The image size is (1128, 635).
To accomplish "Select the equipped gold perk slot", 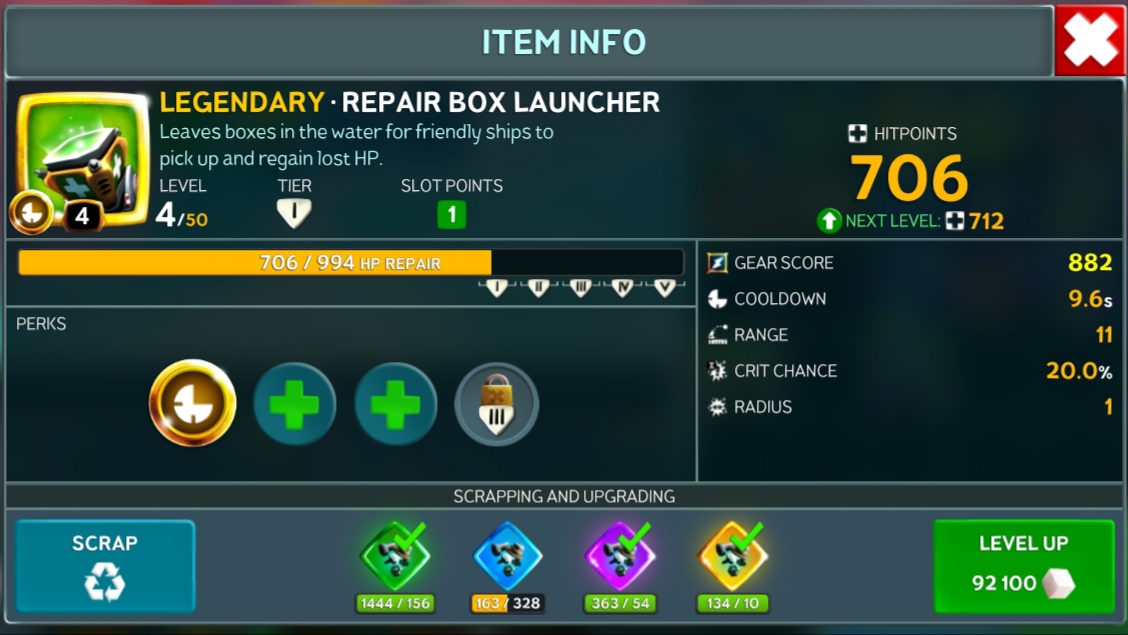I will click(192, 403).
